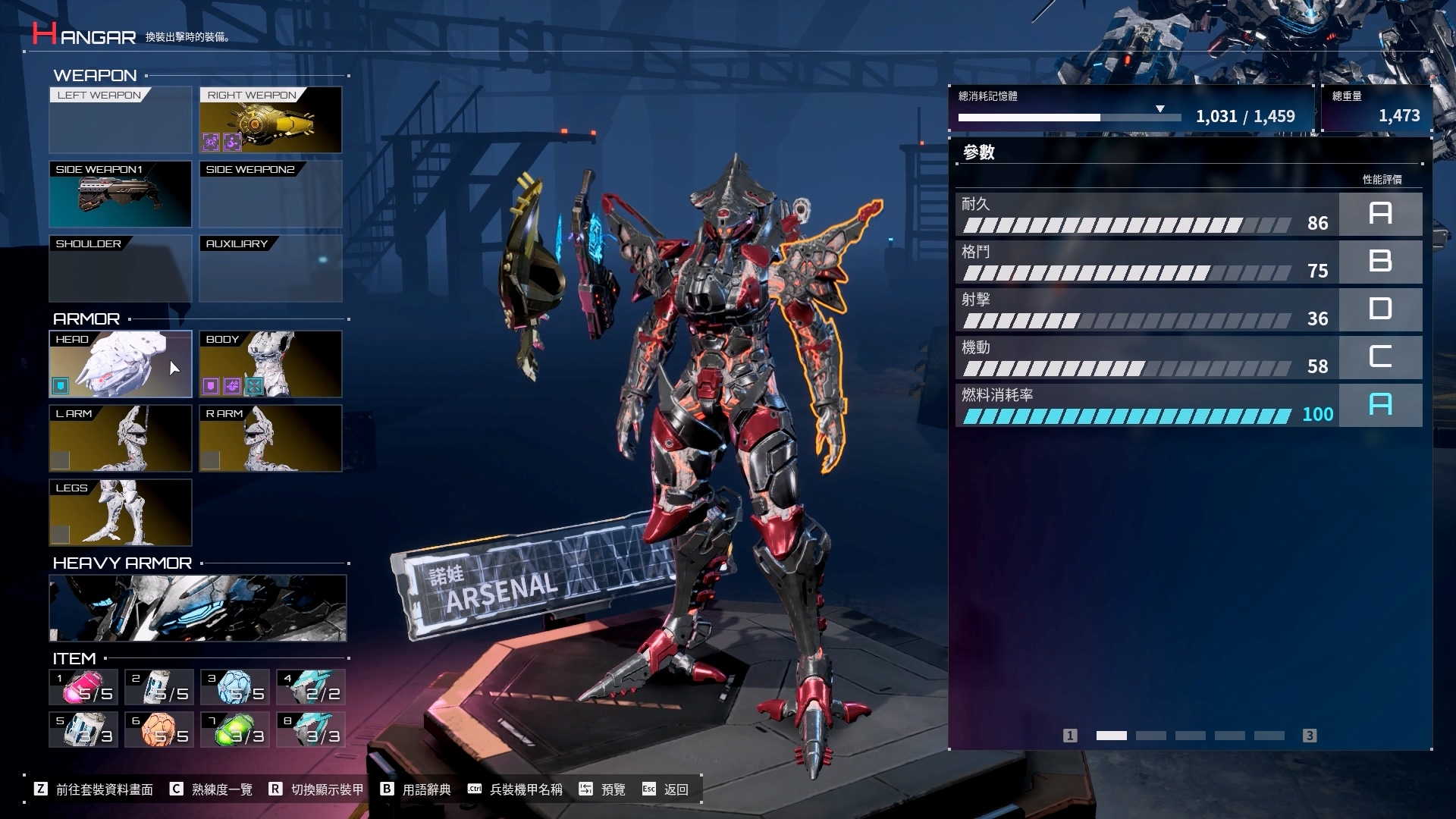Click 返回 to go back
The image size is (1456, 819).
(675, 789)
